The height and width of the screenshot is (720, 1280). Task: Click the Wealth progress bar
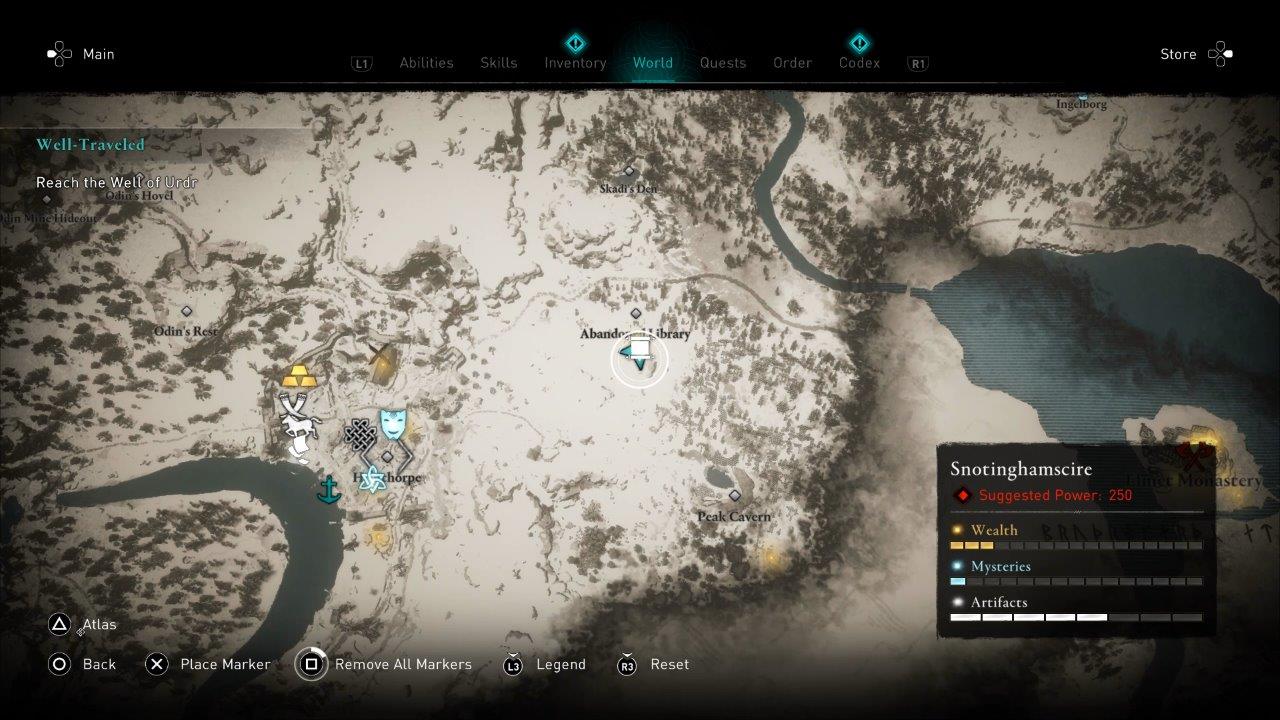pyautogui.click(x=1075, y=545)
